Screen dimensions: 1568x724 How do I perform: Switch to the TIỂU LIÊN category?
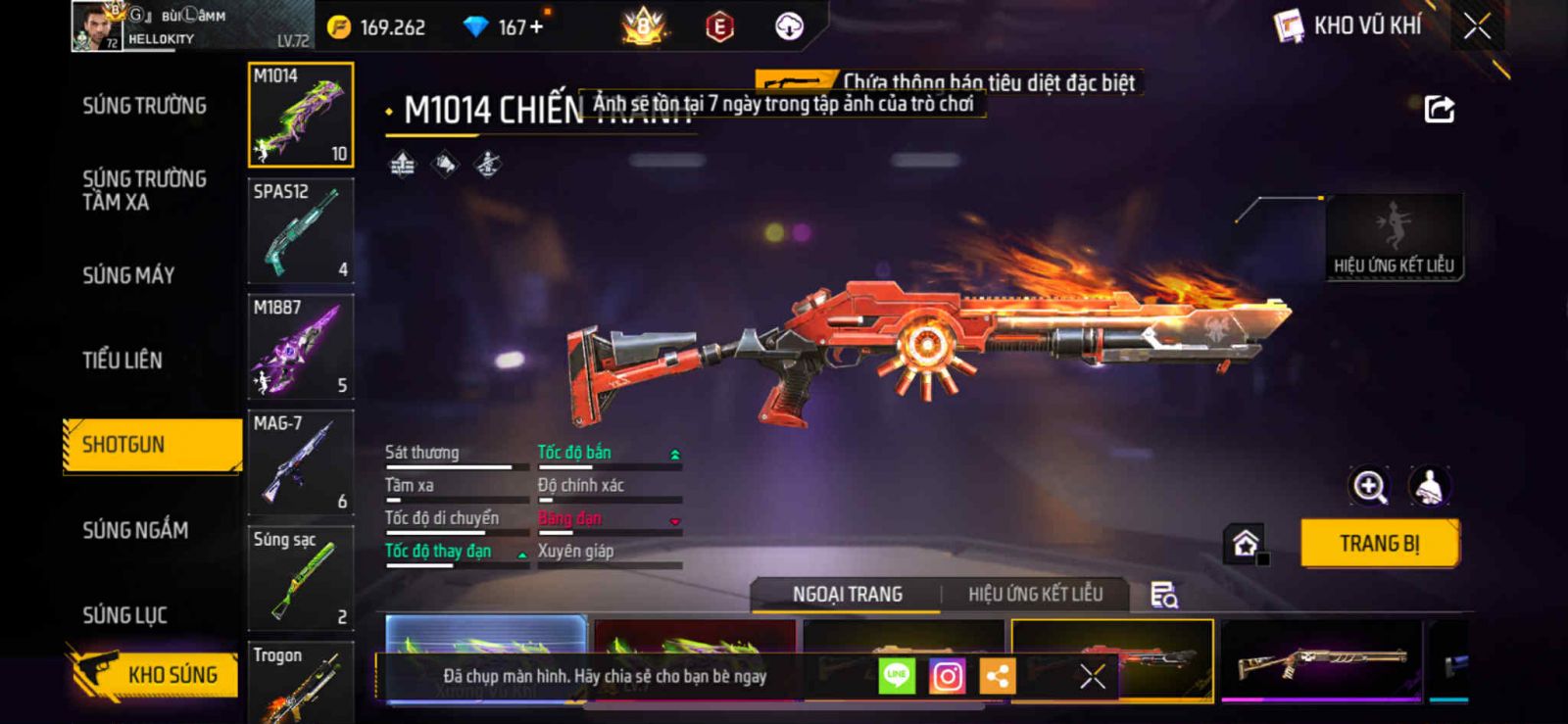pyautogui.click(x=122, y=361)
